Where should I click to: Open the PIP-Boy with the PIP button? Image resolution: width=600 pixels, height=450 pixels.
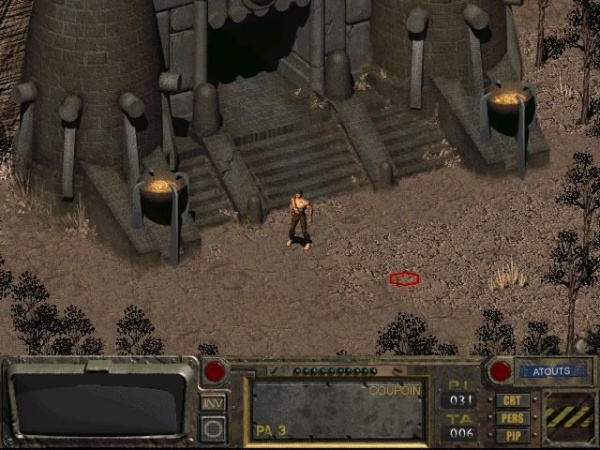pyautogui.click(x=512, y=435)
